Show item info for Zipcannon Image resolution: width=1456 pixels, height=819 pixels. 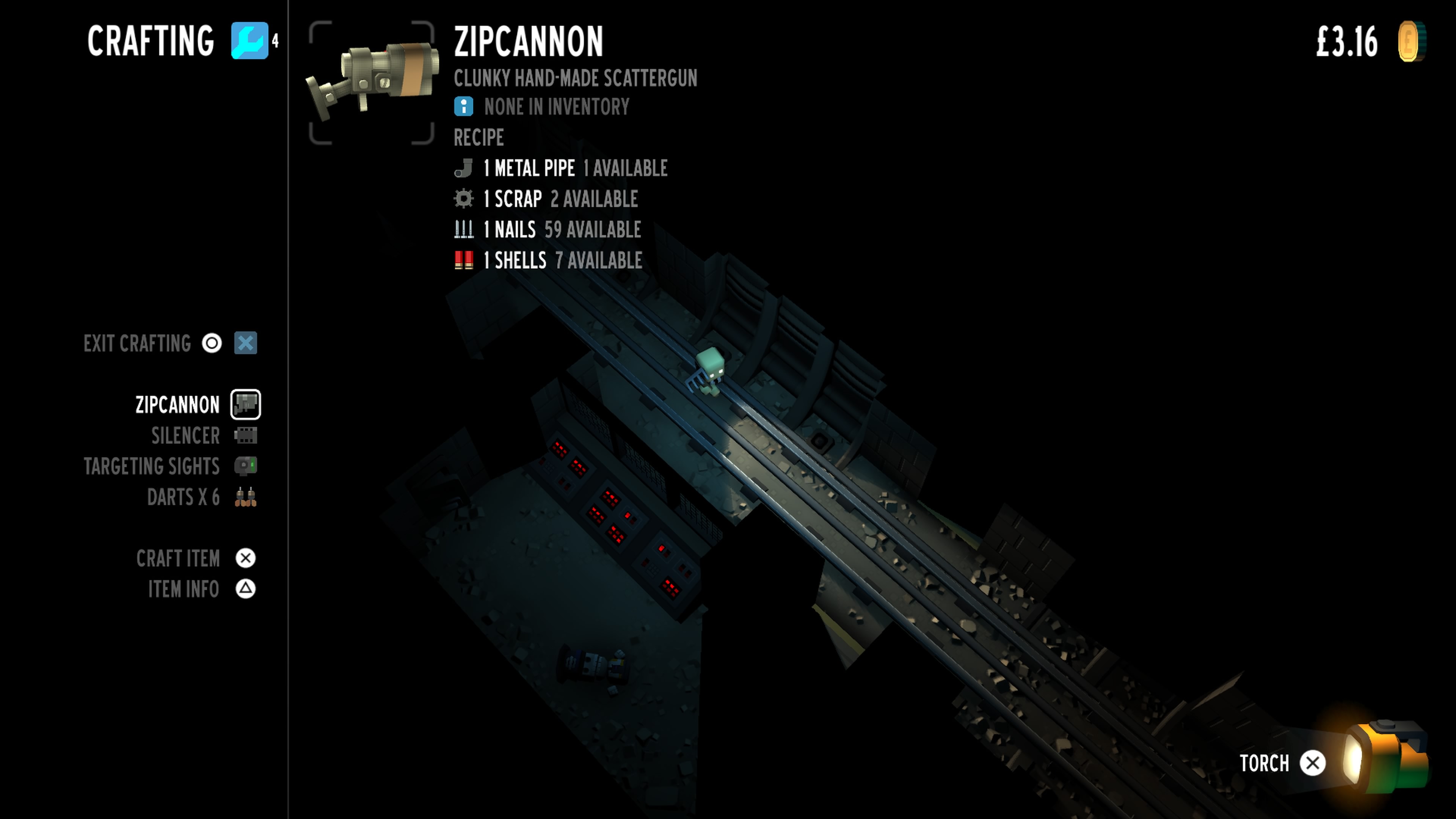pos(183,590)
